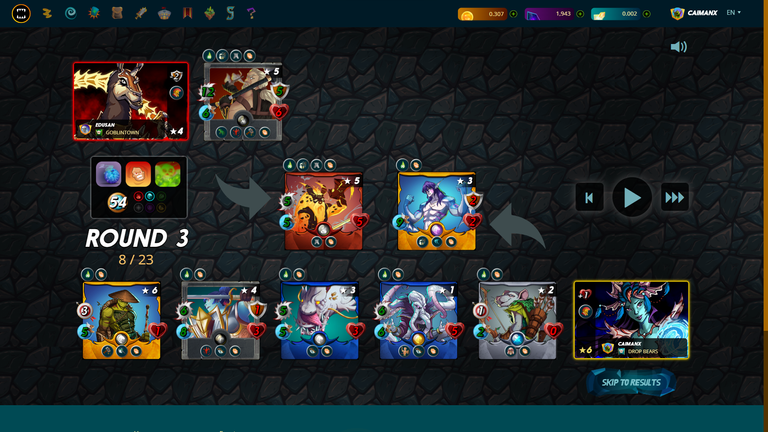Add more purple currency
The width and height of the screenshot is (768, 432).
click(580, 14)
